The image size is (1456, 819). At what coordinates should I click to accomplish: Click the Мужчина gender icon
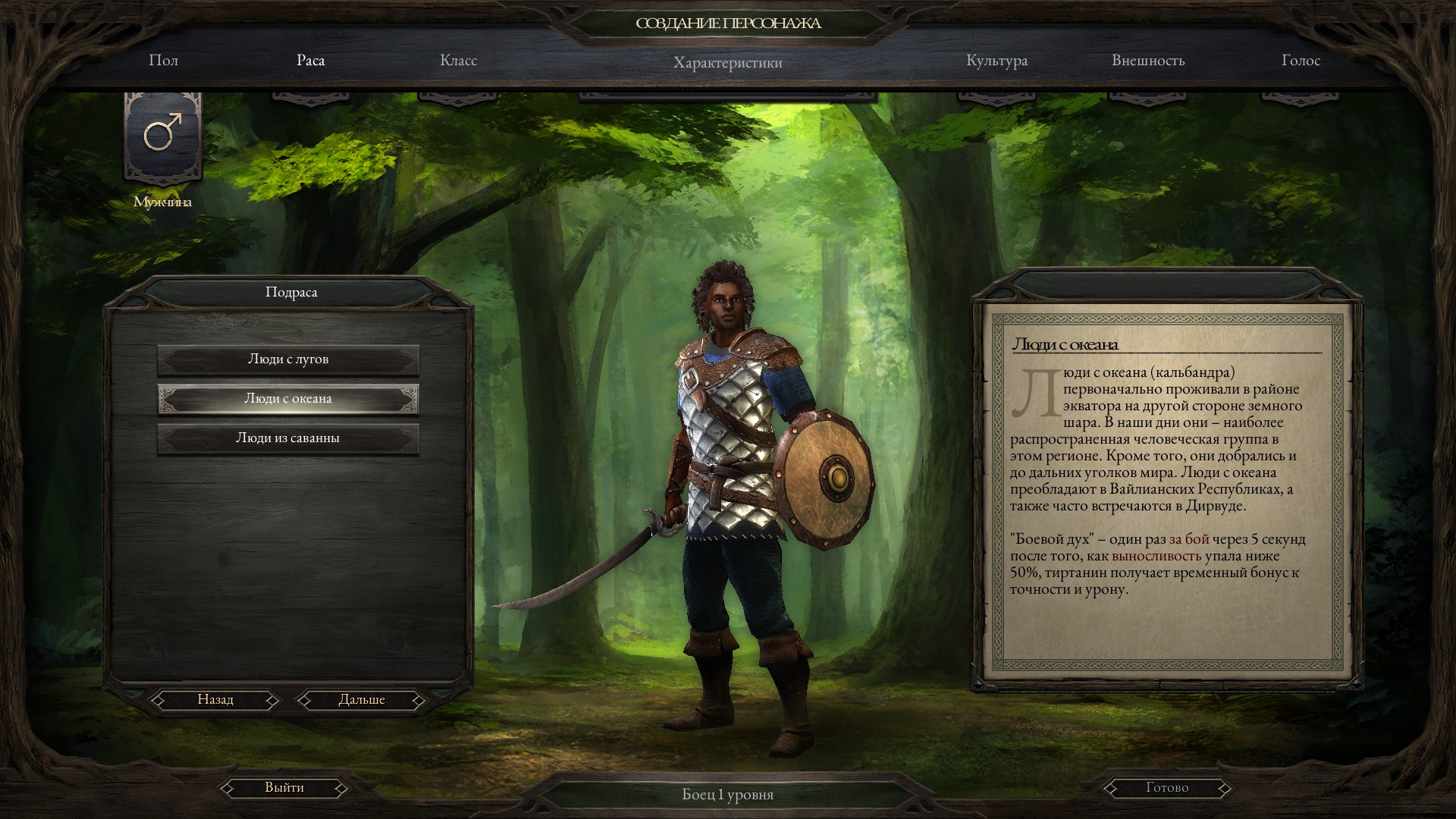pyautogui.click(x=163, y=136)
